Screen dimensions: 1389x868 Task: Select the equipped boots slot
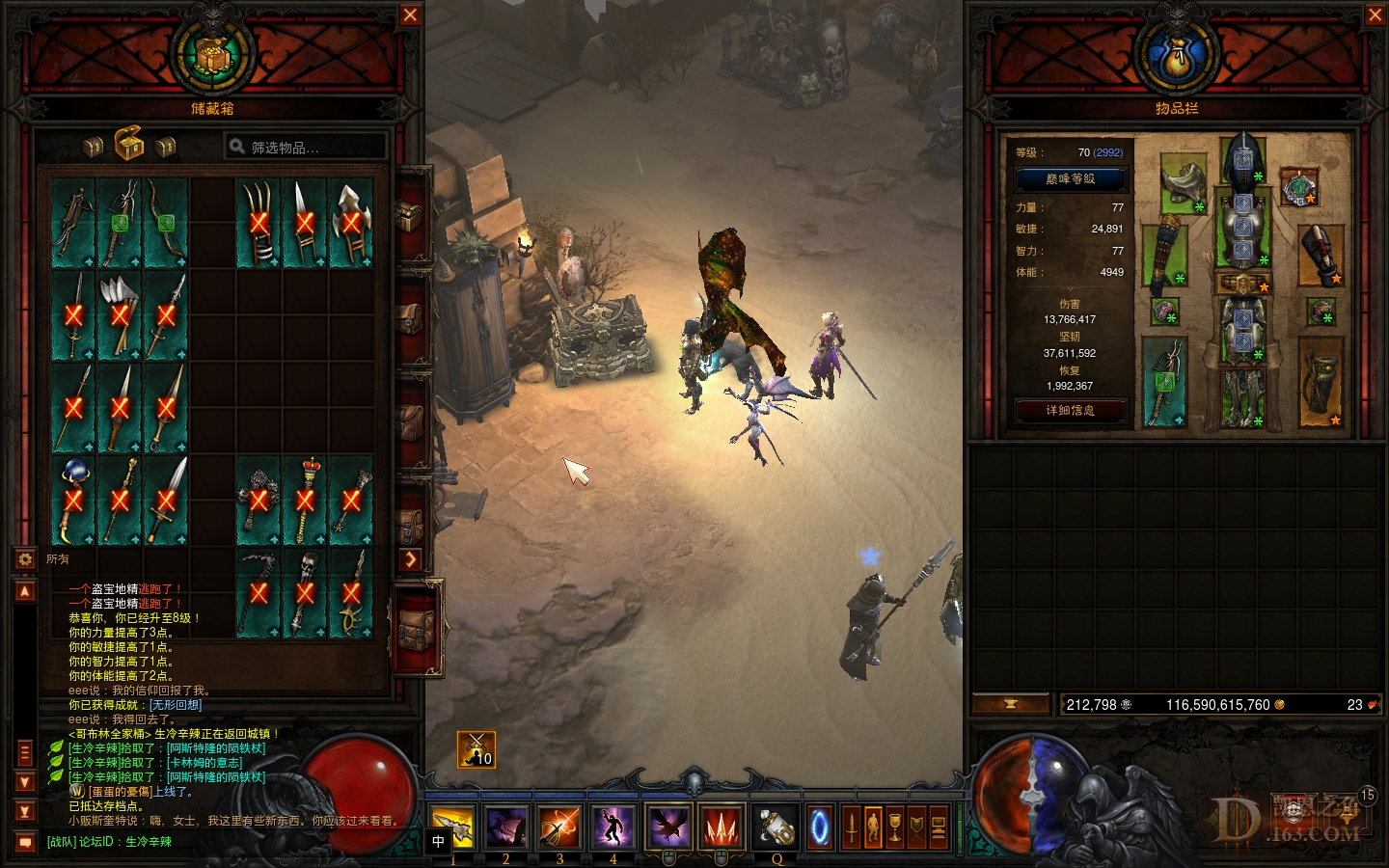coord(1243,395)
